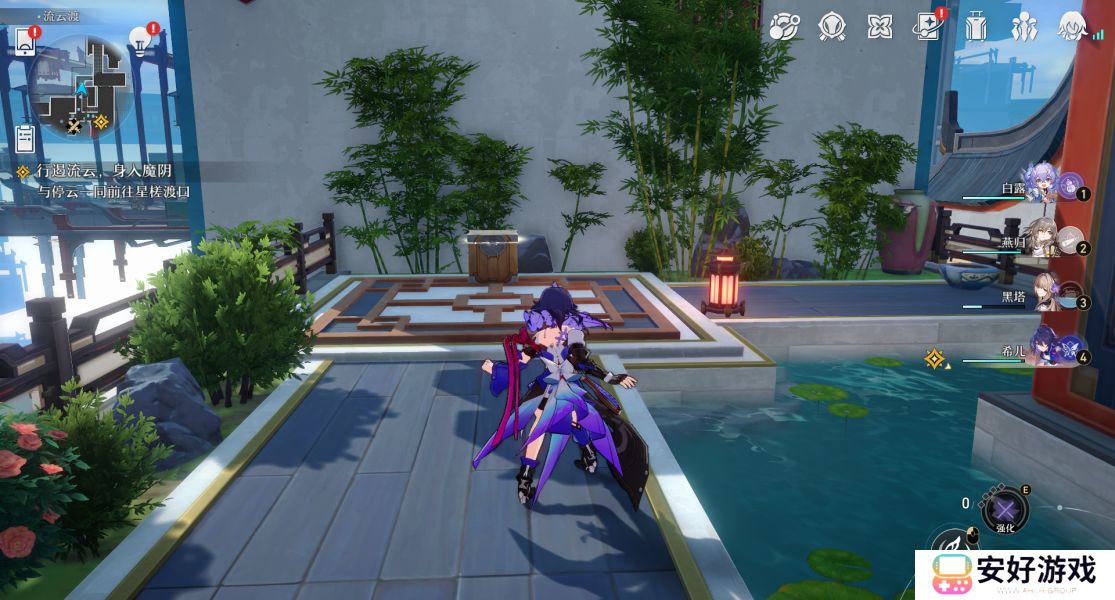Click the 安好游戏 watermark logo

[1015, 573]
